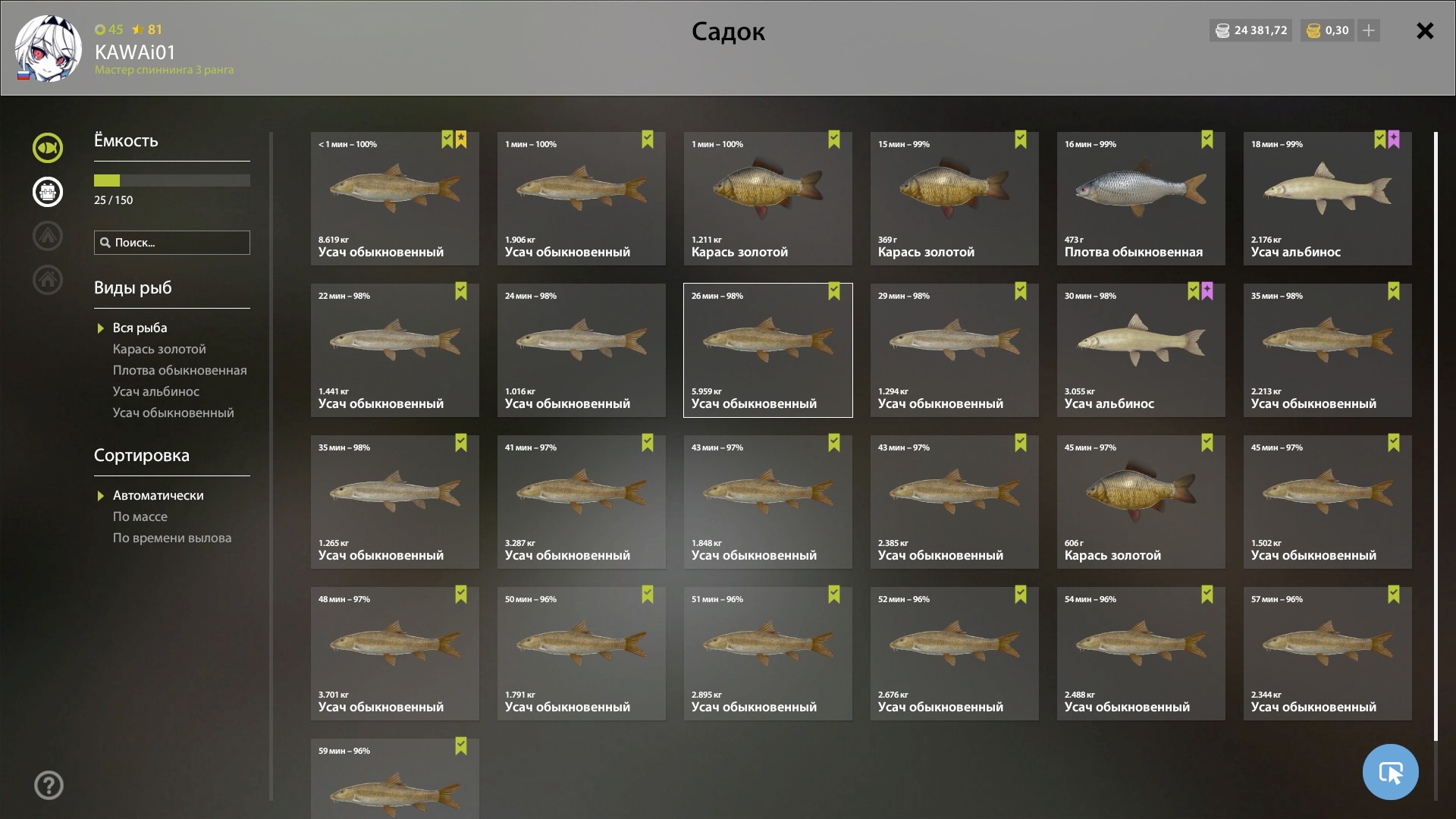The image size is (1456, 819).
Task: Filter by Карась золотой species
Action: 159,349
